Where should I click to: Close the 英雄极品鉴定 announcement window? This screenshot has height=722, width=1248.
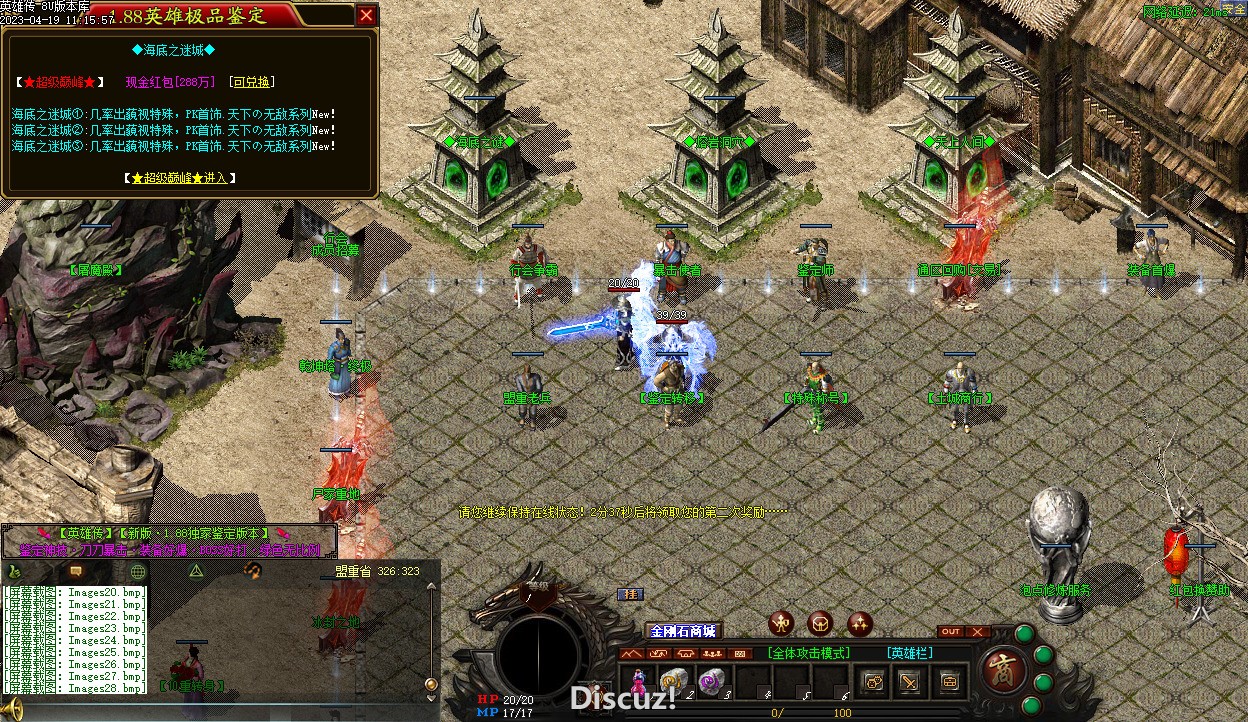click(367, 15)
